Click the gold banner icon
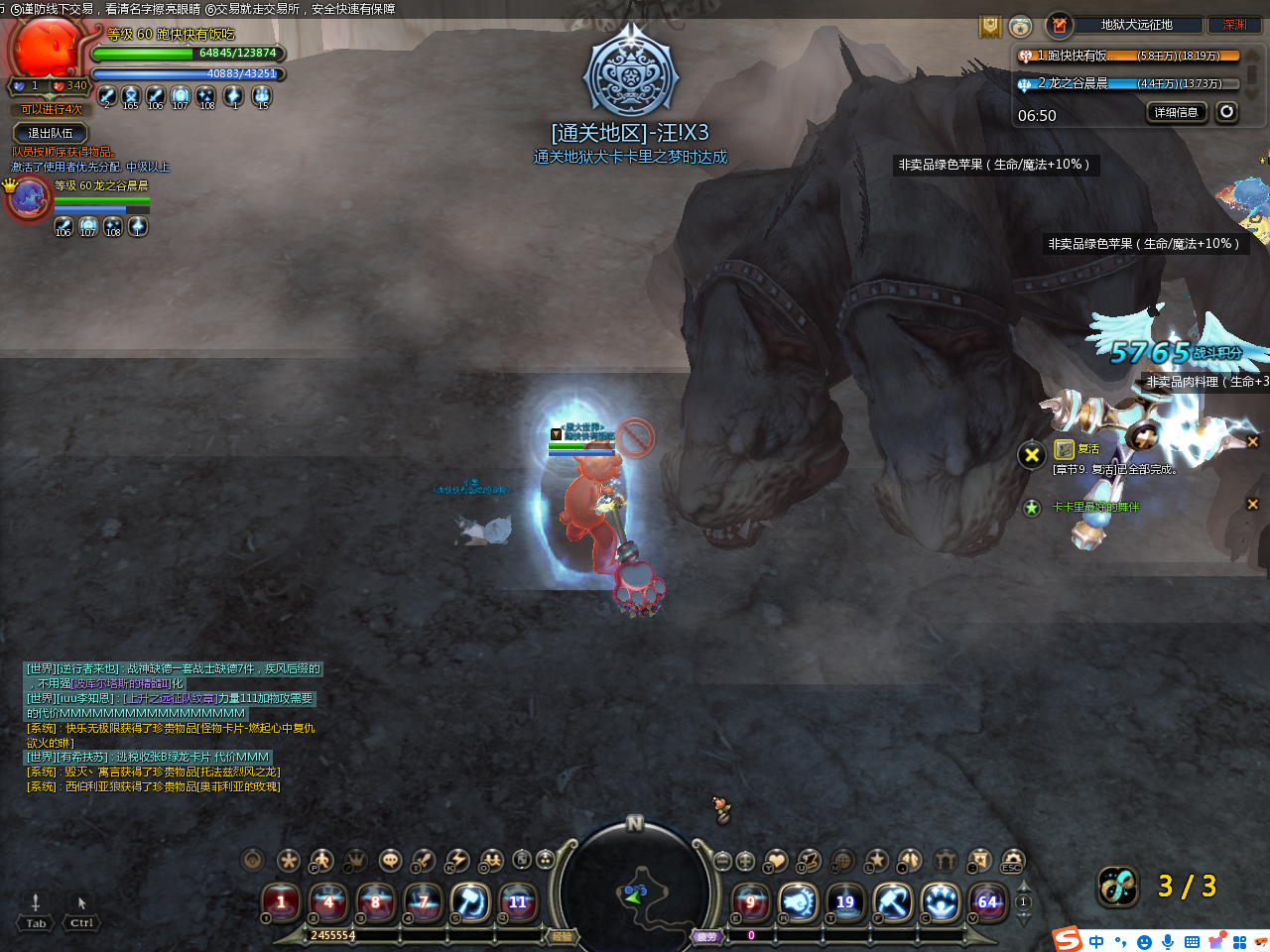 pos(990,26)
